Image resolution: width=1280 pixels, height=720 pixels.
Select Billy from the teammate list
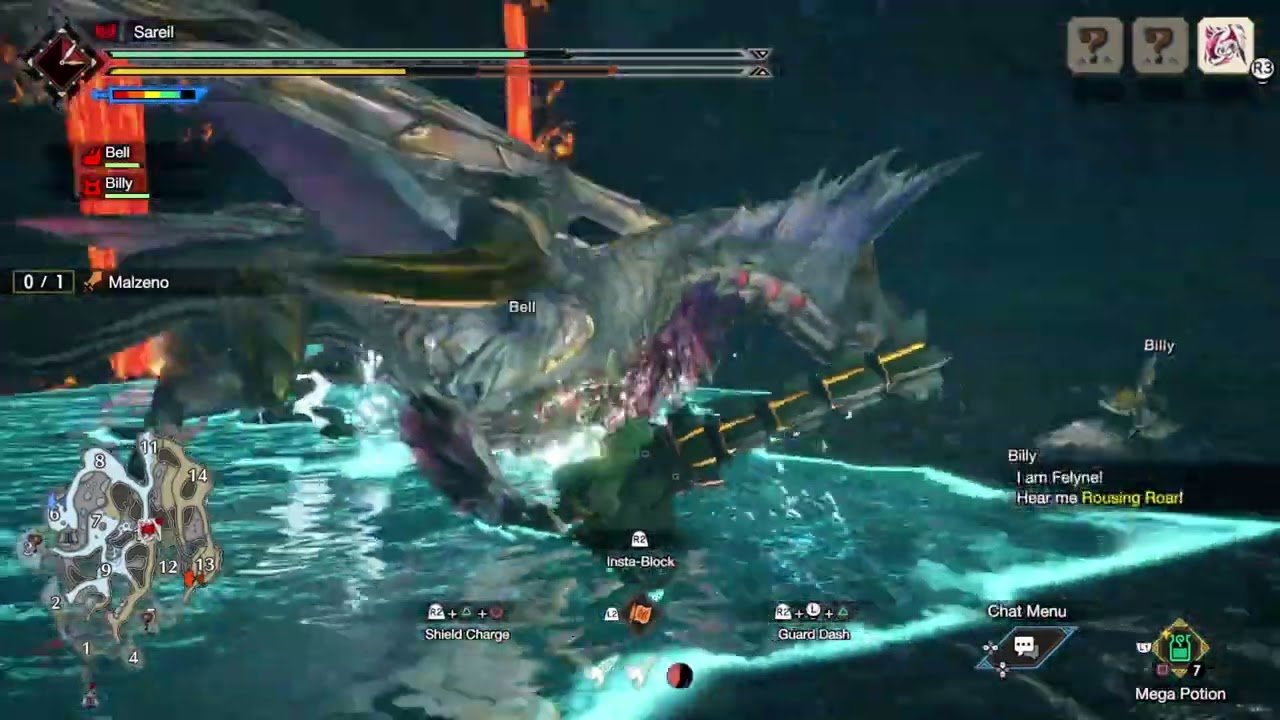coord(119,183)
